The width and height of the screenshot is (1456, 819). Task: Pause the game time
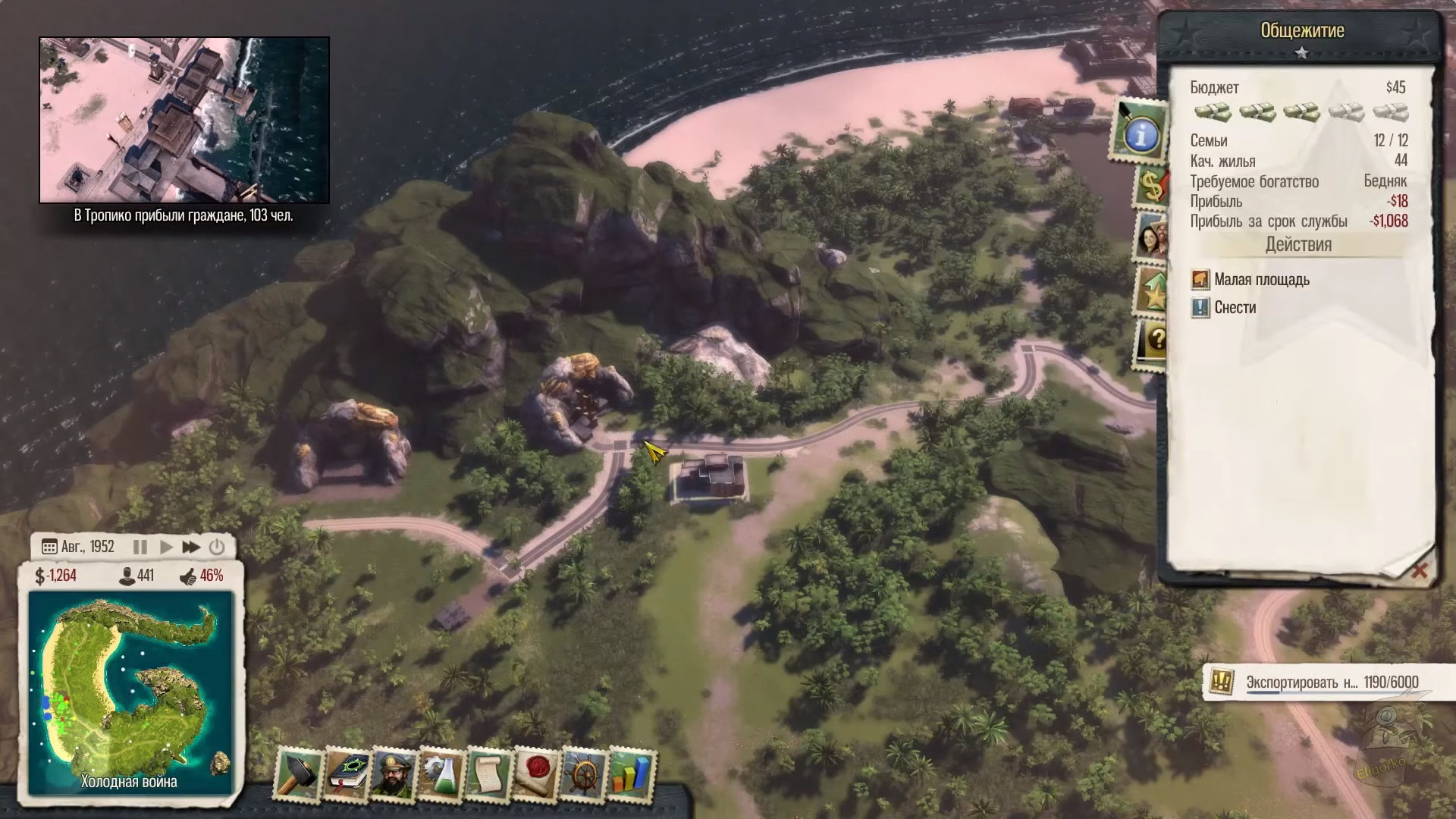pos(140,547)
